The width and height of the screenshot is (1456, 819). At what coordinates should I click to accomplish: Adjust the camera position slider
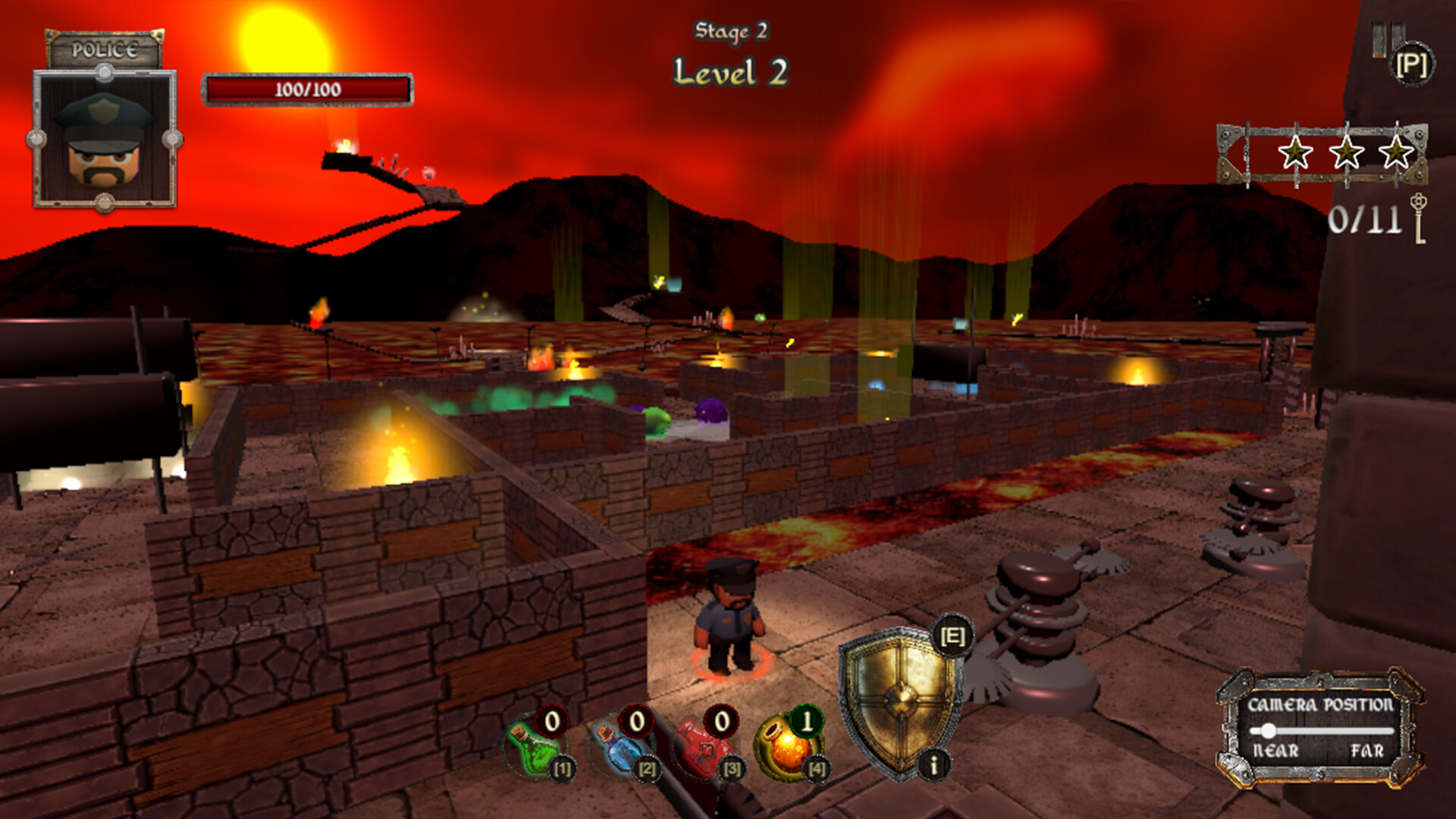coord(1268,731)
